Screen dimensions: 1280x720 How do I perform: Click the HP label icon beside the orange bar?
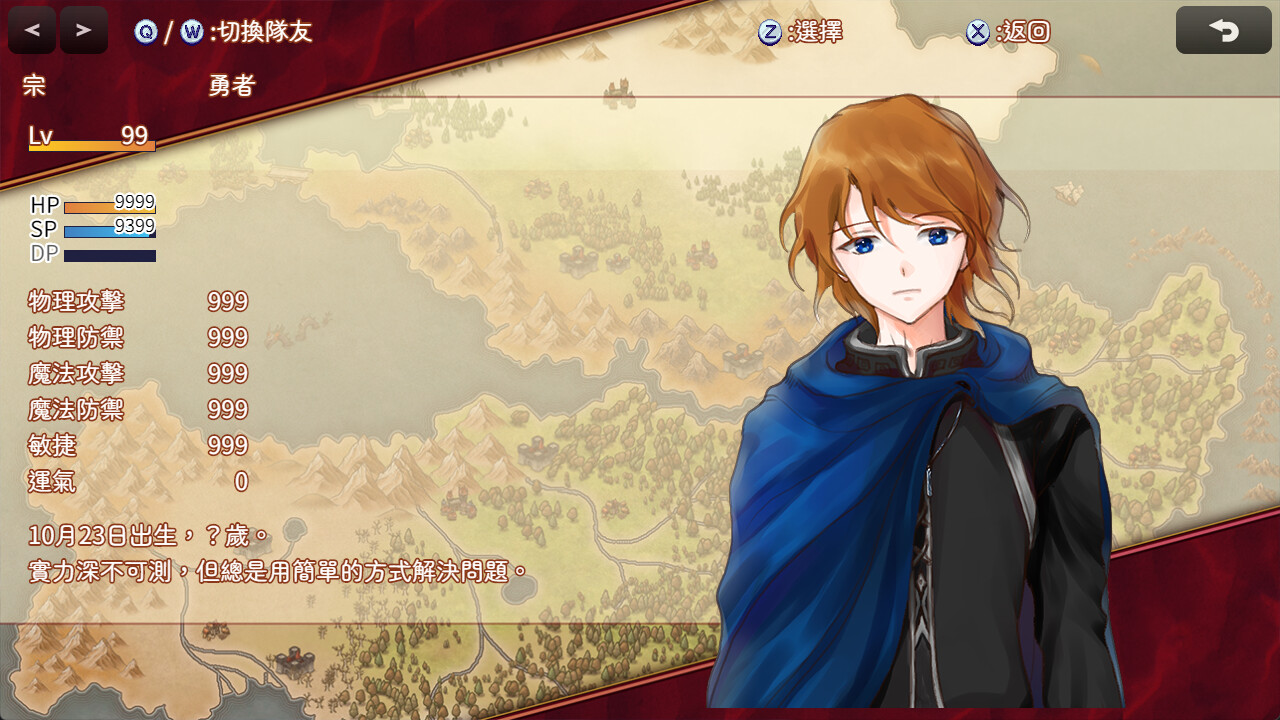tap(44, 204)
